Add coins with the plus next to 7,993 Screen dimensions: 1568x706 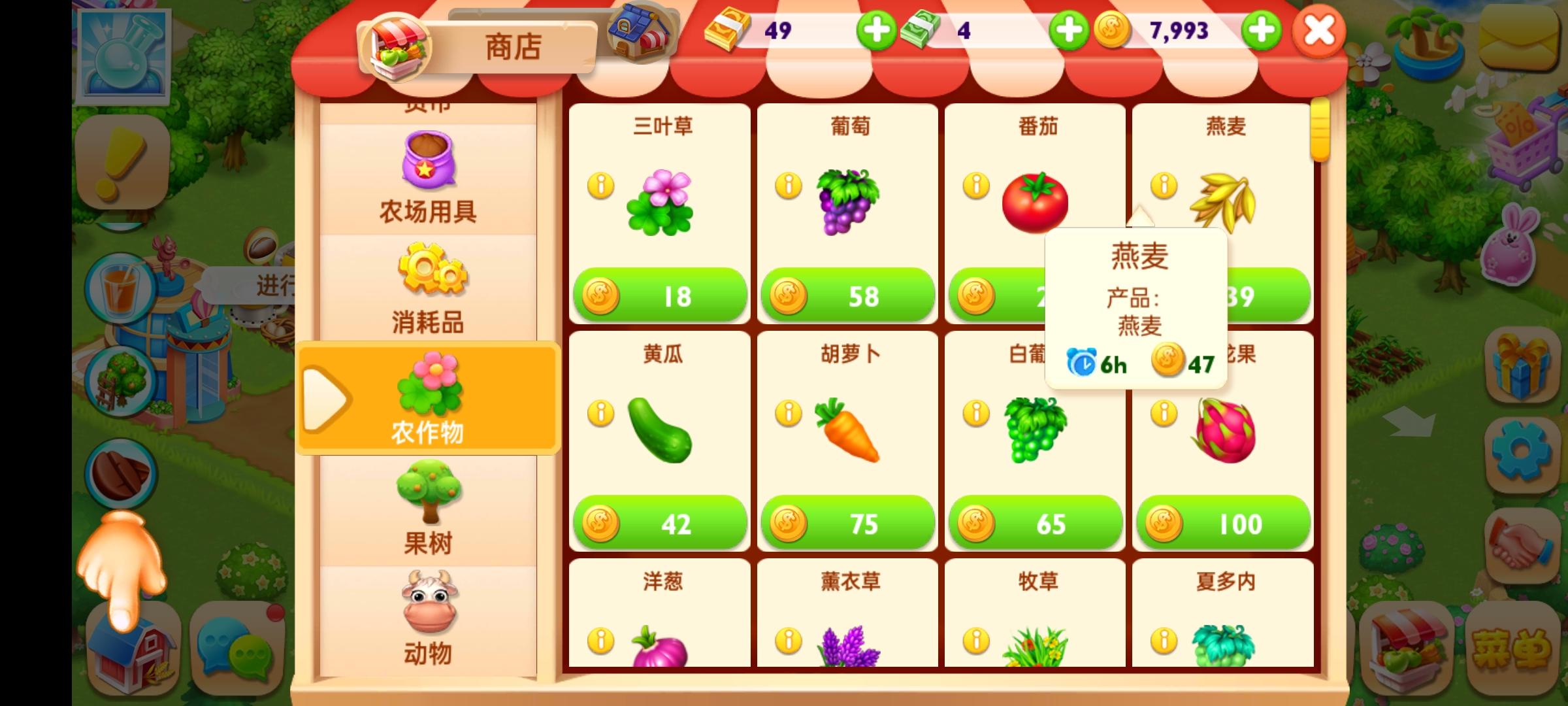(x=1261, y=31)
